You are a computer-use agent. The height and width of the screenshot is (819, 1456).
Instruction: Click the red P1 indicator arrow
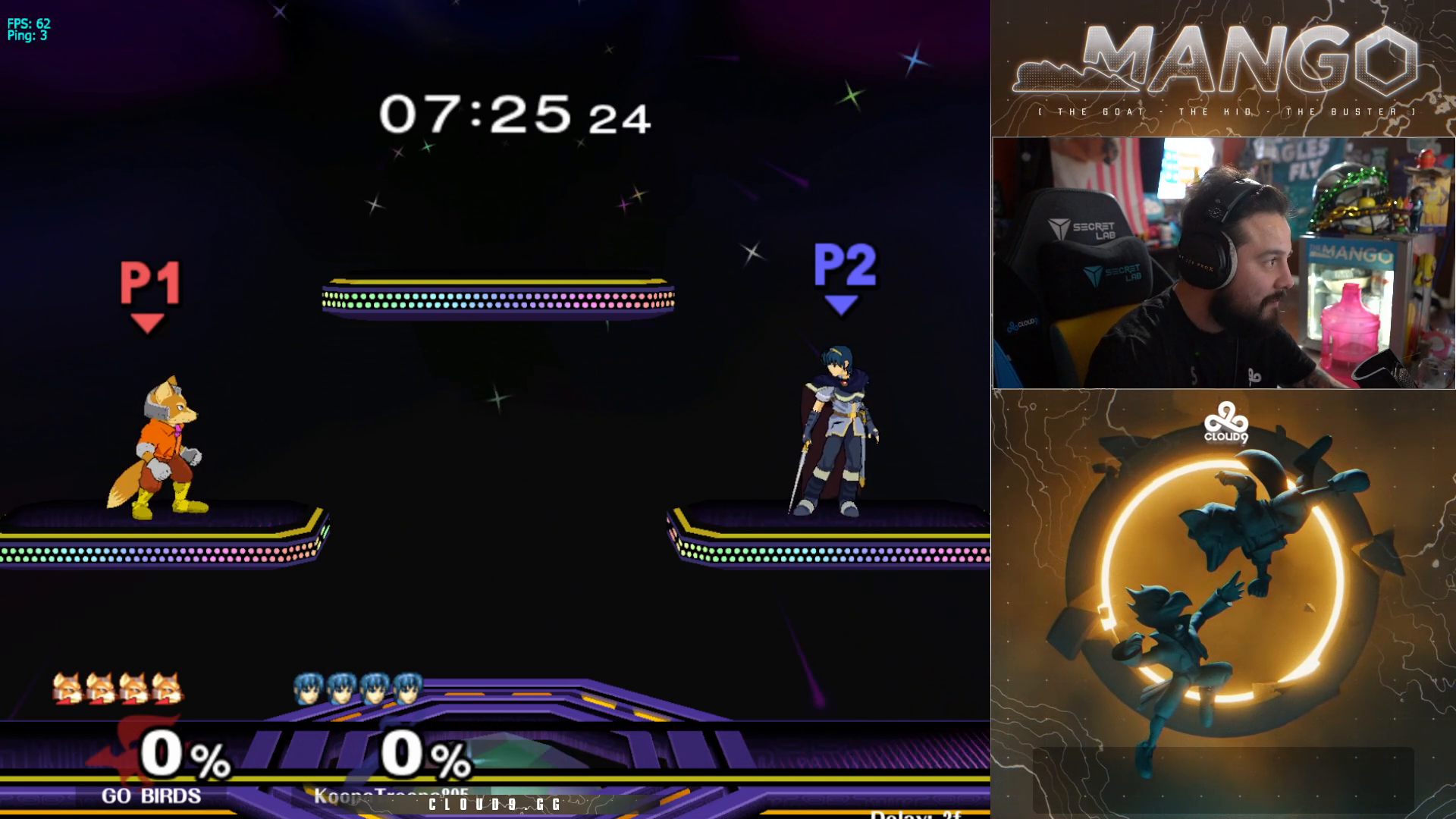point(149,320)
